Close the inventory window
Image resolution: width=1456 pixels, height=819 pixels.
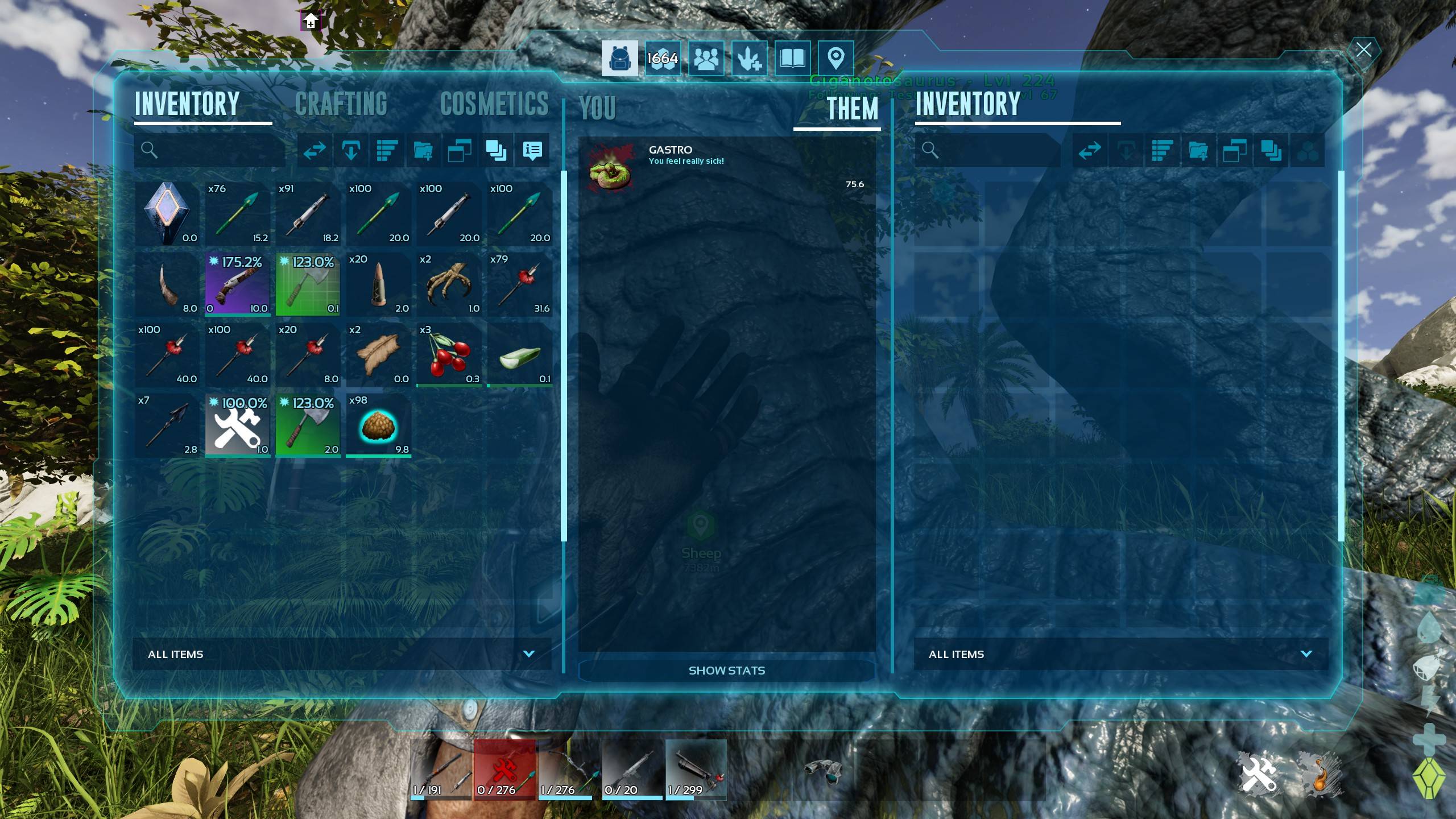pos(1363,49)
